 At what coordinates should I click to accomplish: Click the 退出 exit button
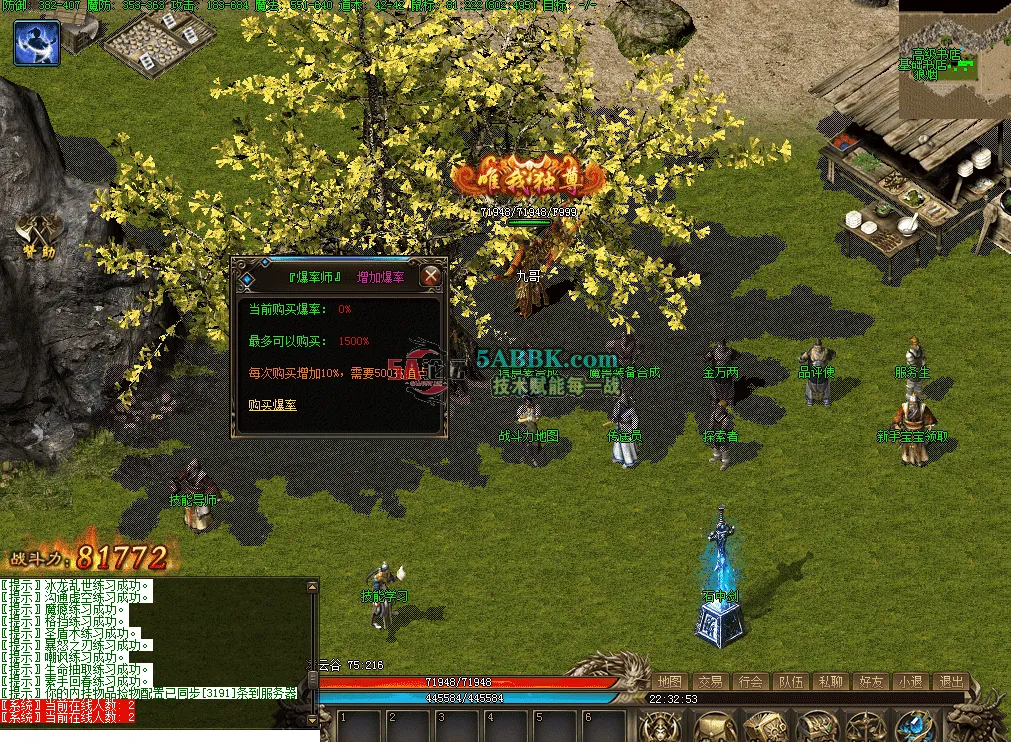[x=950, y=681]
